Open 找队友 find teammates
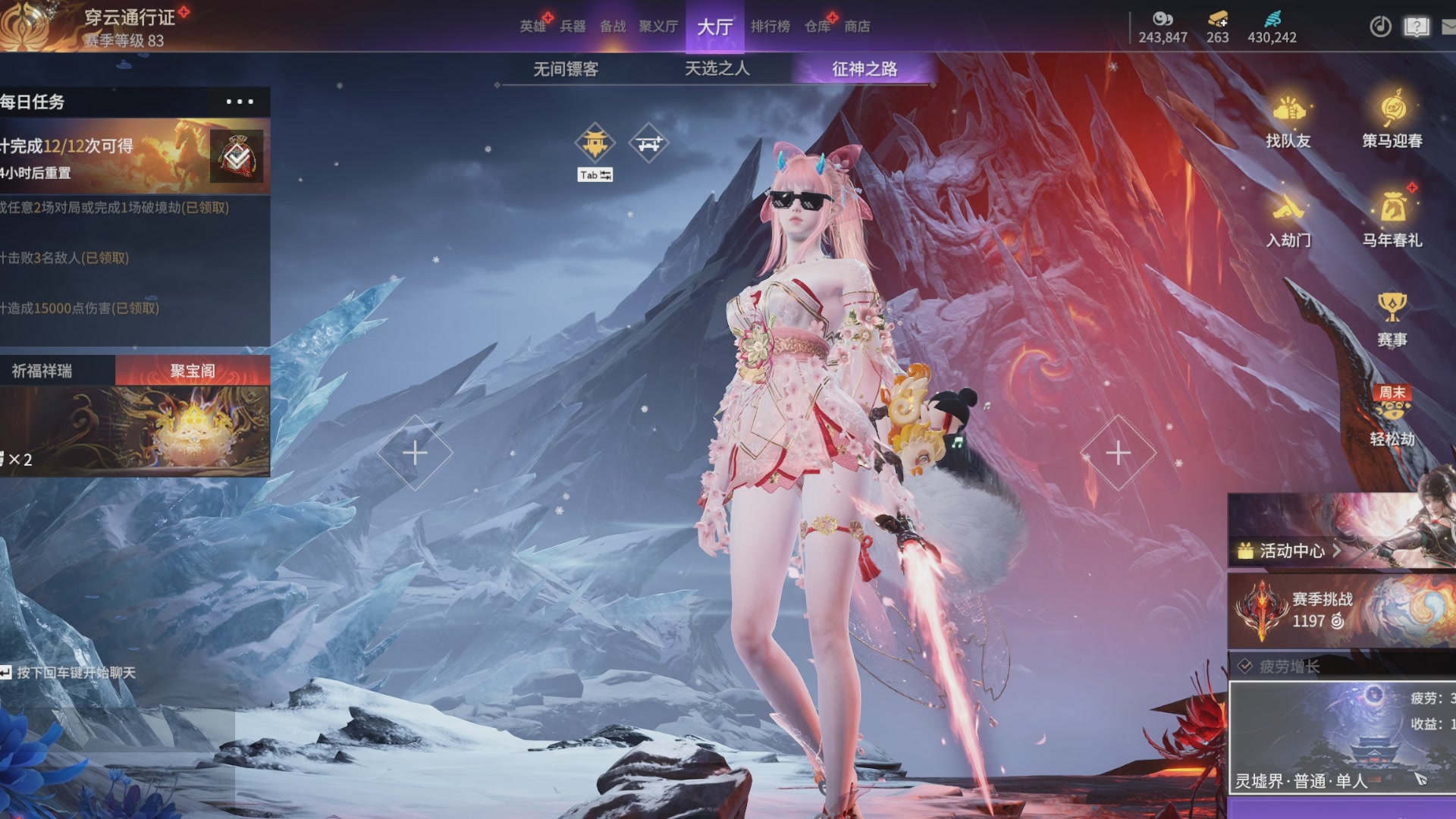Image resolution: width=1456 pixels, height=819 pixels. click(1288, 121)
